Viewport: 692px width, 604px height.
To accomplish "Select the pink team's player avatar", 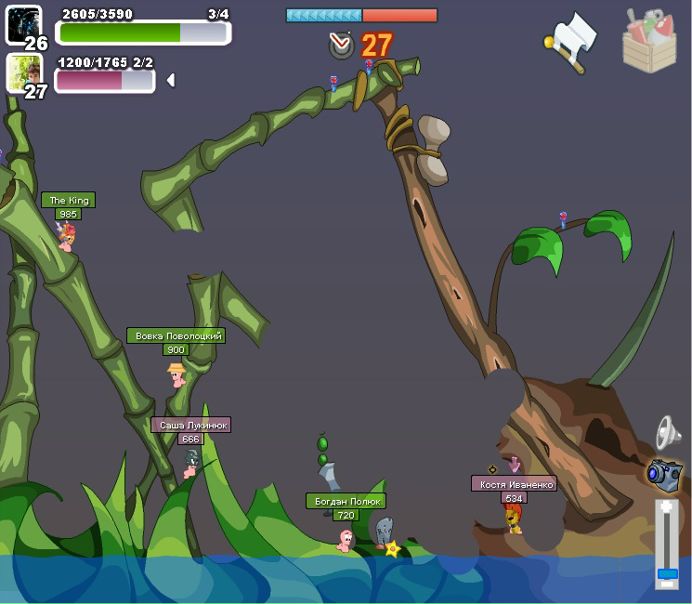I will (x=23, y=72).
